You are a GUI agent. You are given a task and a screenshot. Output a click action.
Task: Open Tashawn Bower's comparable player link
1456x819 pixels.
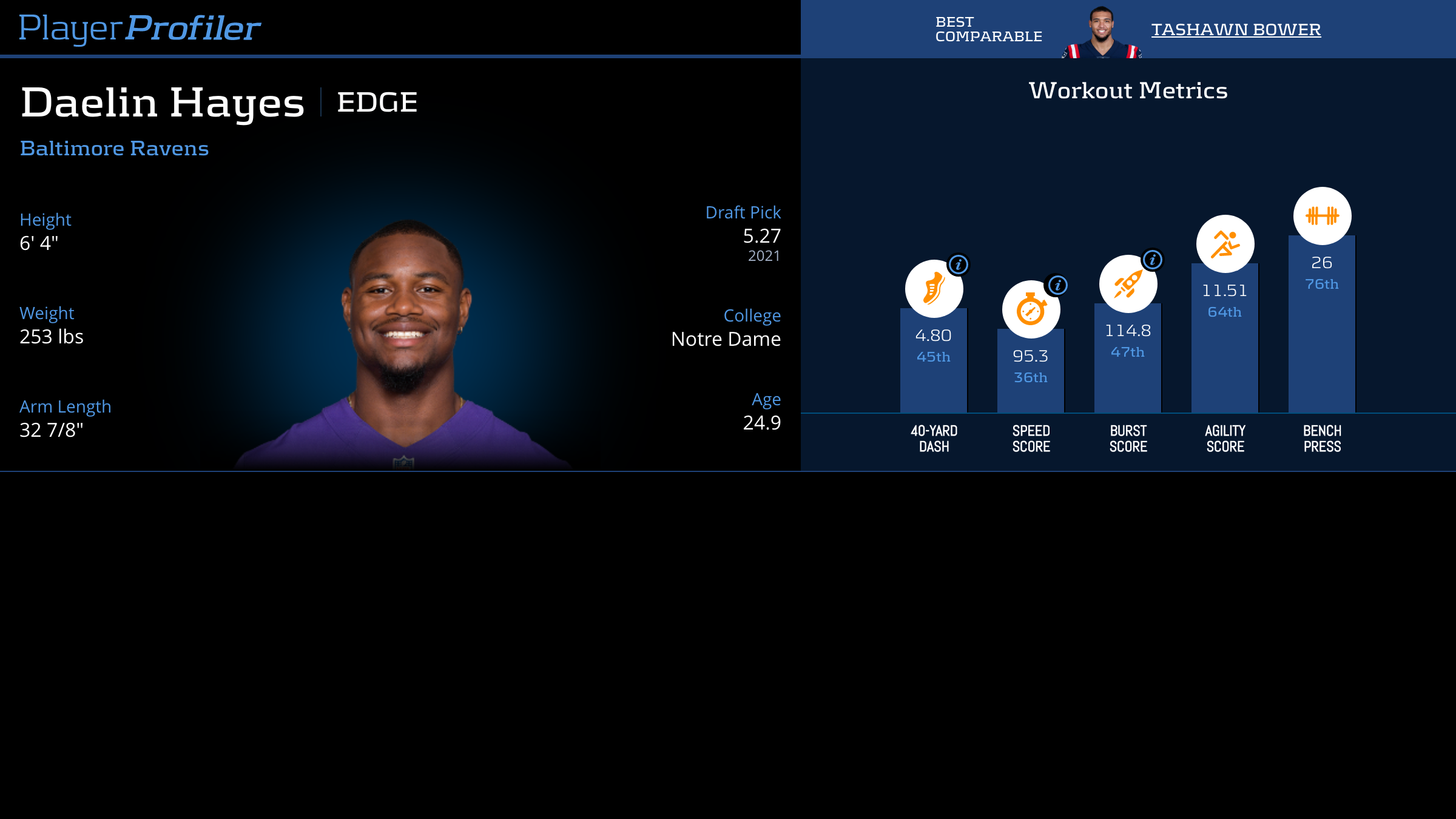[x=1236, y=29]
